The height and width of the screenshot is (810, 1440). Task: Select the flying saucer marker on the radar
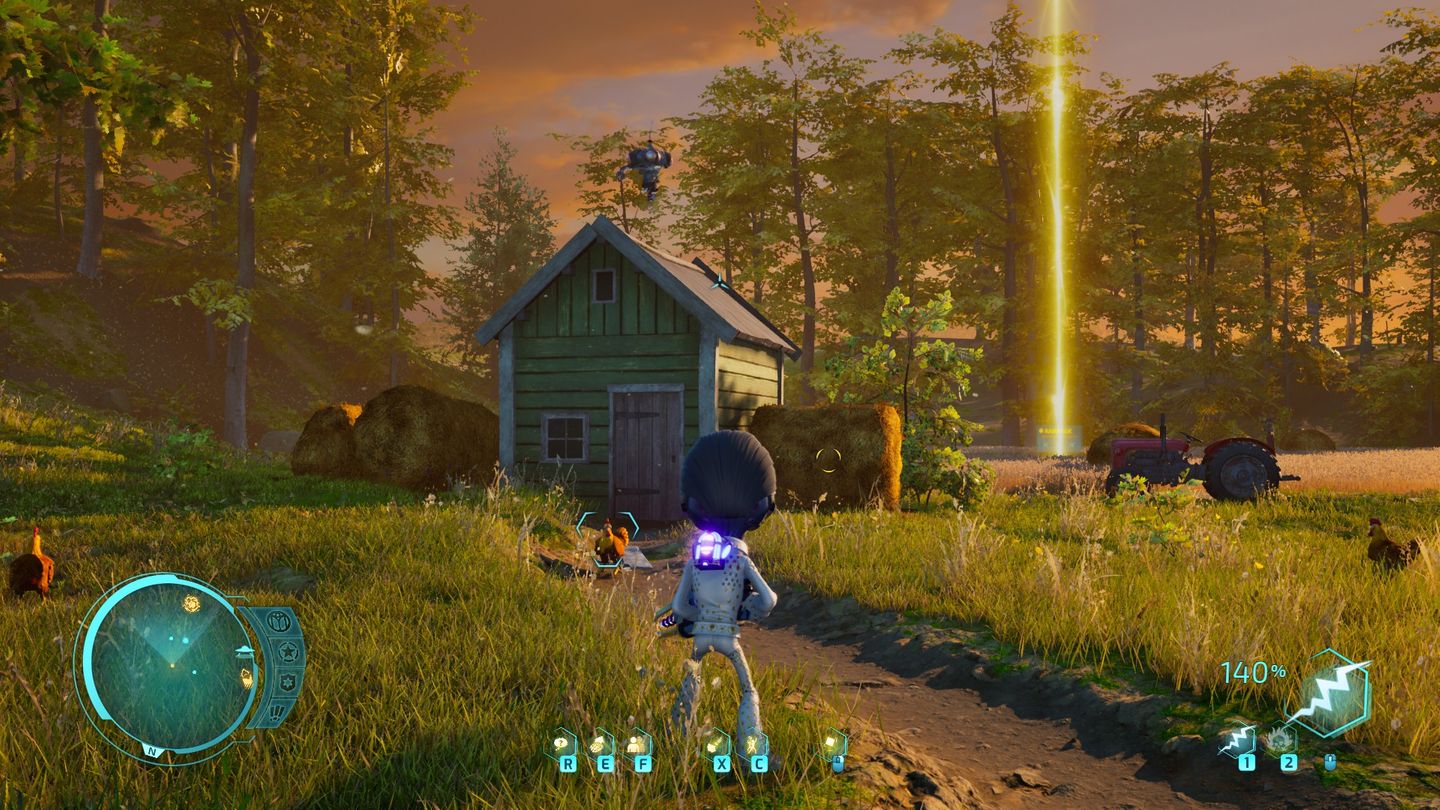click(x=243, y=652)
